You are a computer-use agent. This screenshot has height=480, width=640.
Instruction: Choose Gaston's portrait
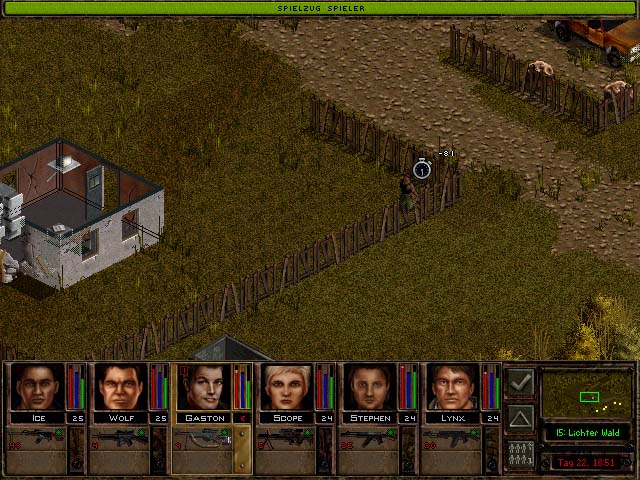point(204,387)
